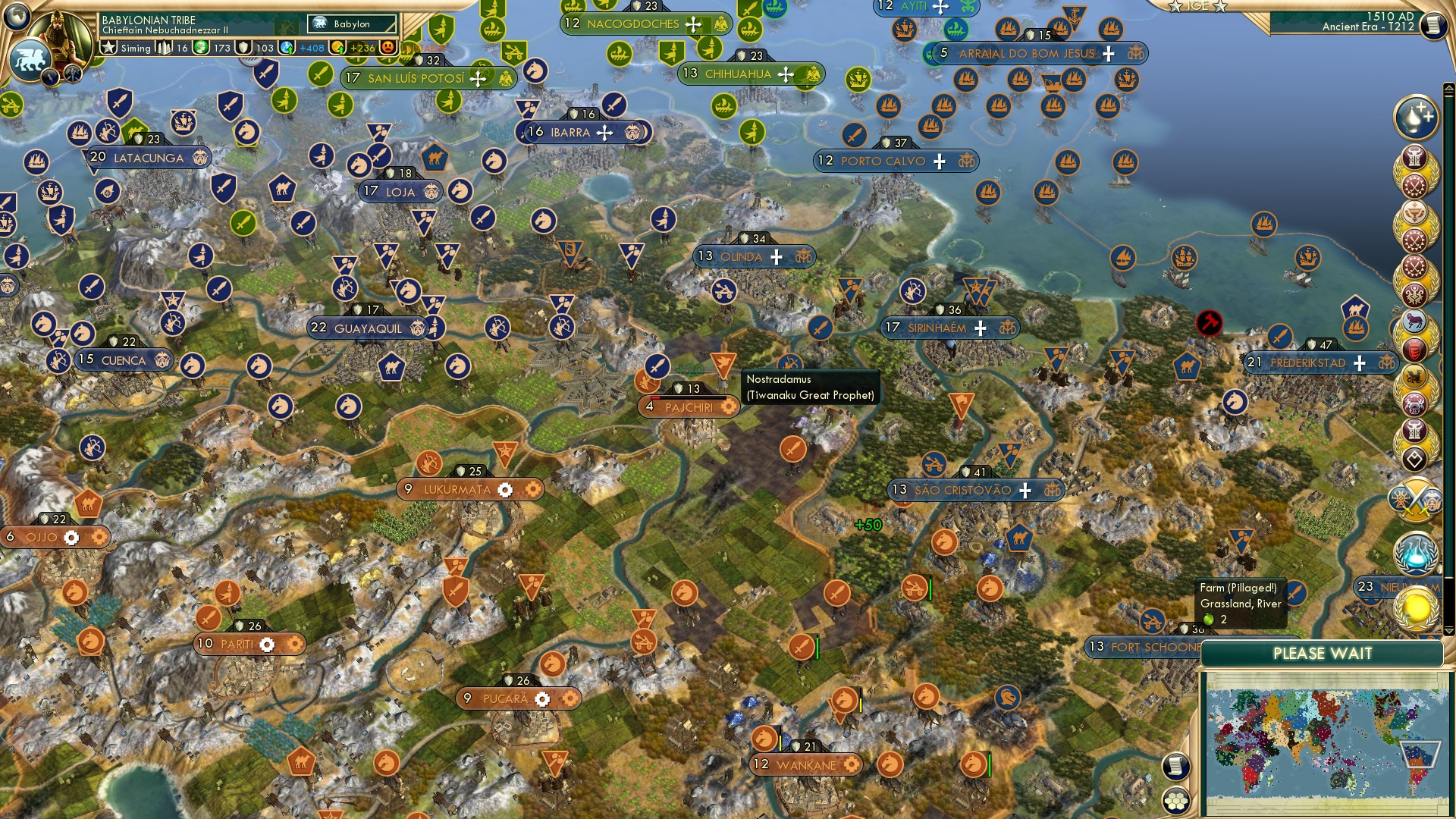Open the Babylon civilization dropdown
Image resolution: width=1456 pixels, height=819 pixels.
tap(352, 24)
